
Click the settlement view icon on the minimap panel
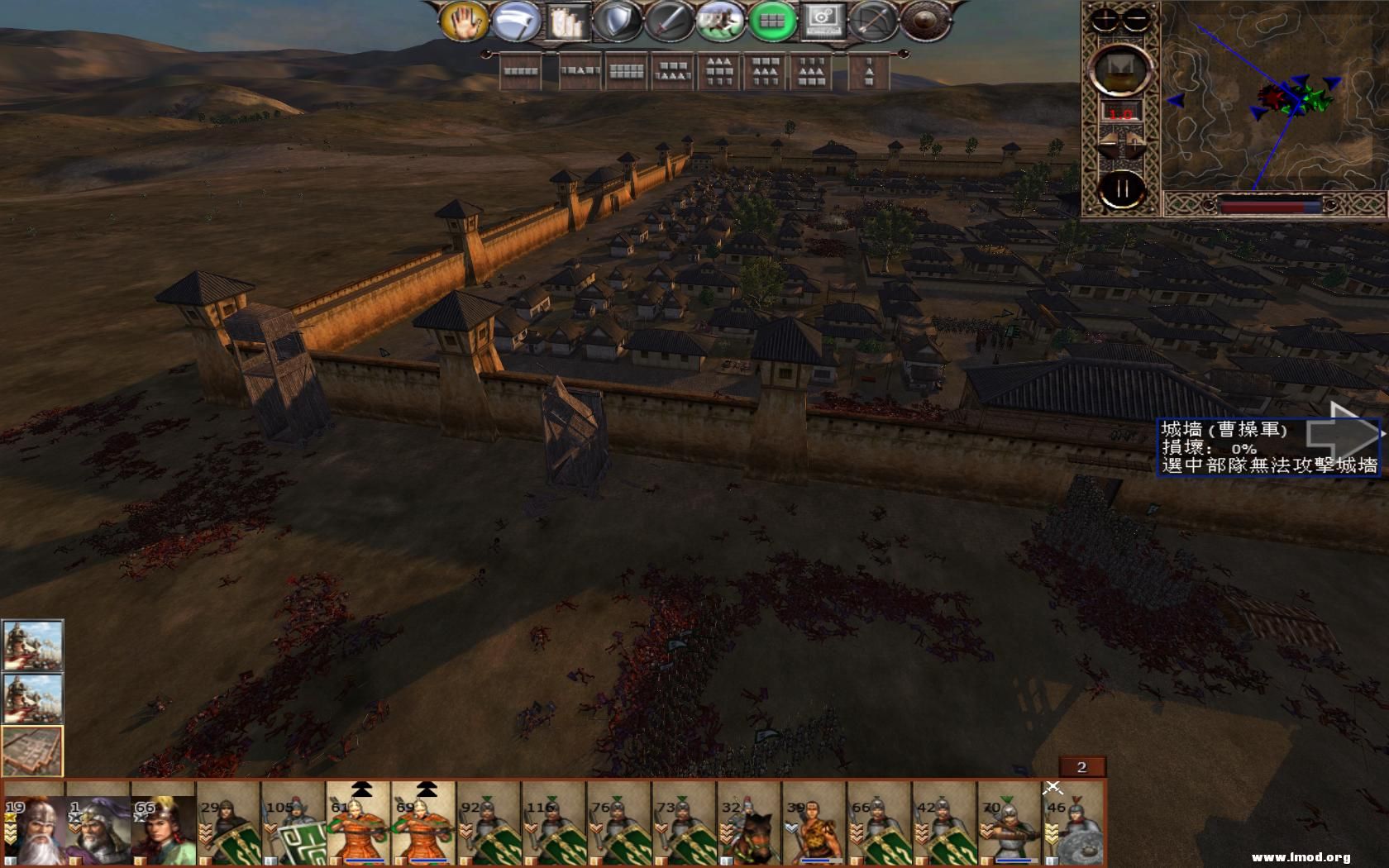click(x=1121, y=69)
